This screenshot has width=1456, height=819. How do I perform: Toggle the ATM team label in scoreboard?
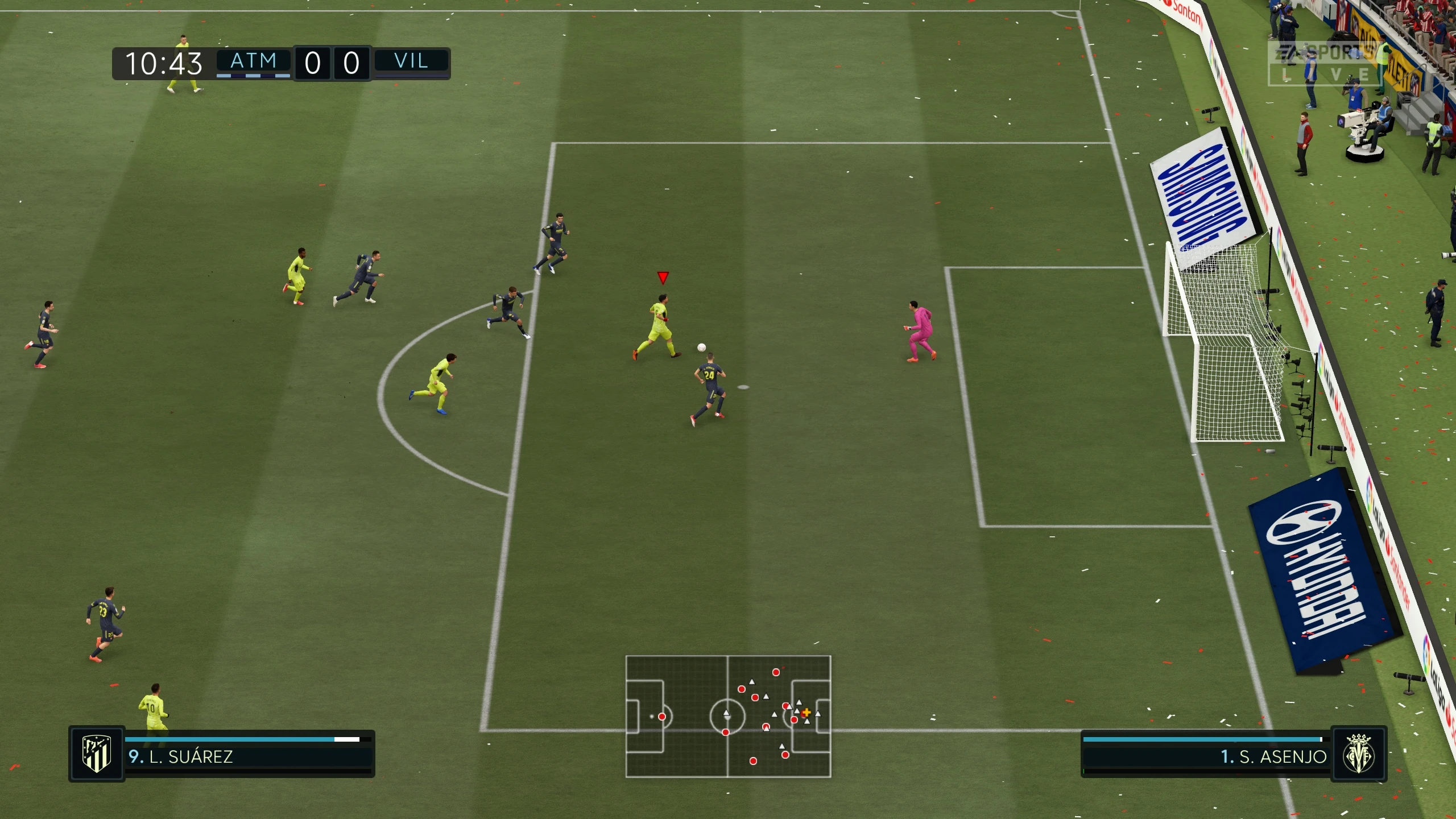(x=254, y=60)
